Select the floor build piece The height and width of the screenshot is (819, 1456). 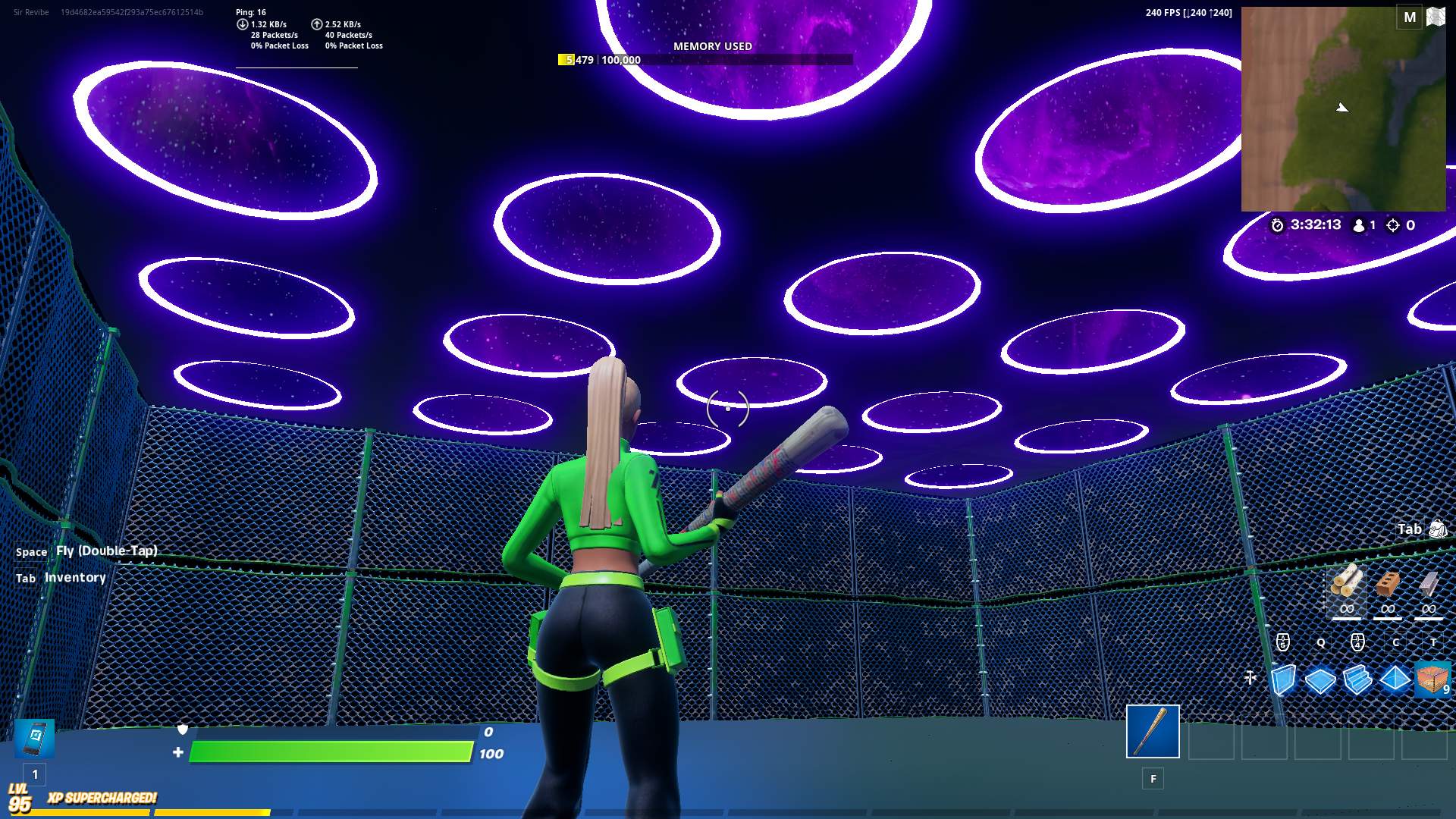tap(1321, 682)
